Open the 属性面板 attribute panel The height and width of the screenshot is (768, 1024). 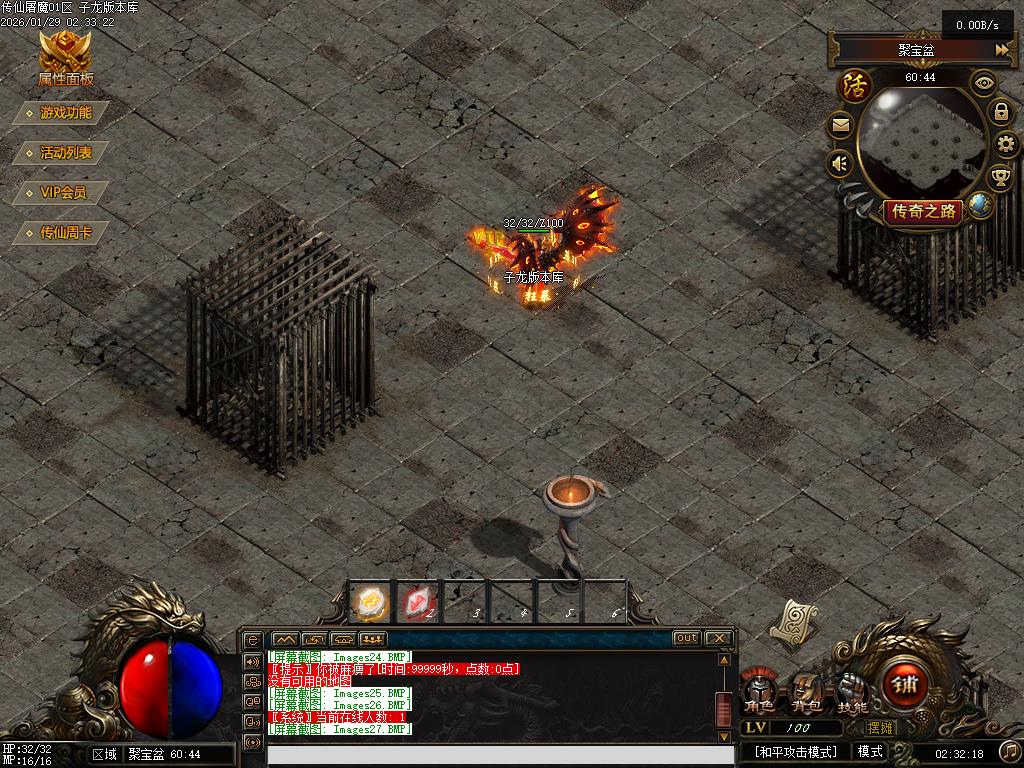(65, 59)
